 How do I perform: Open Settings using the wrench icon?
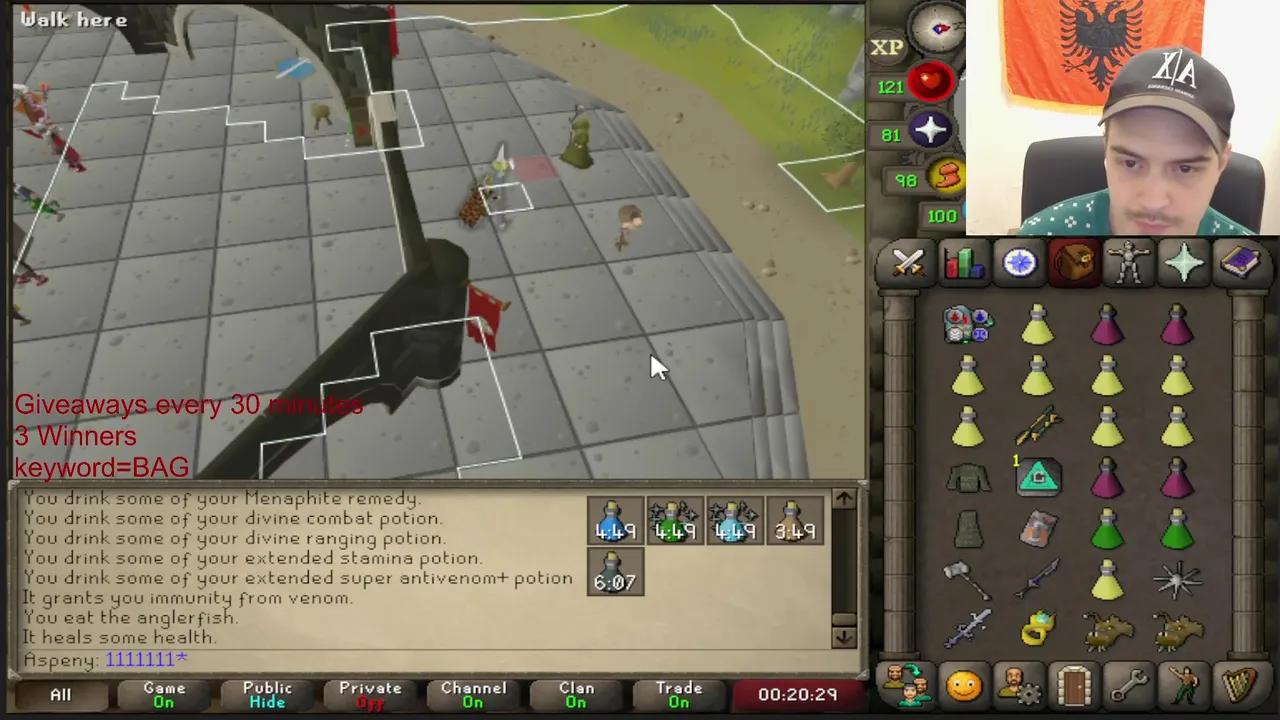1130,685
